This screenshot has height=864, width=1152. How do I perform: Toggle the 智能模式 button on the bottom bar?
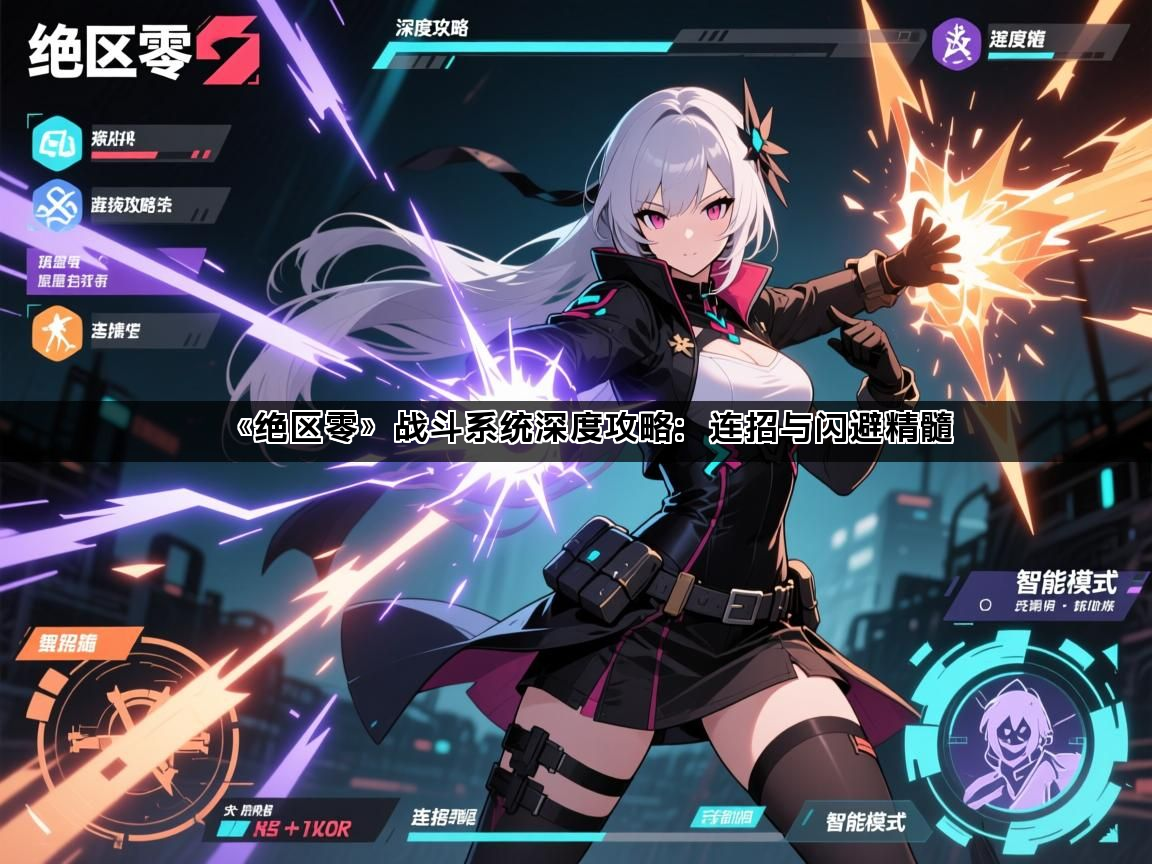tap(864, 822)
